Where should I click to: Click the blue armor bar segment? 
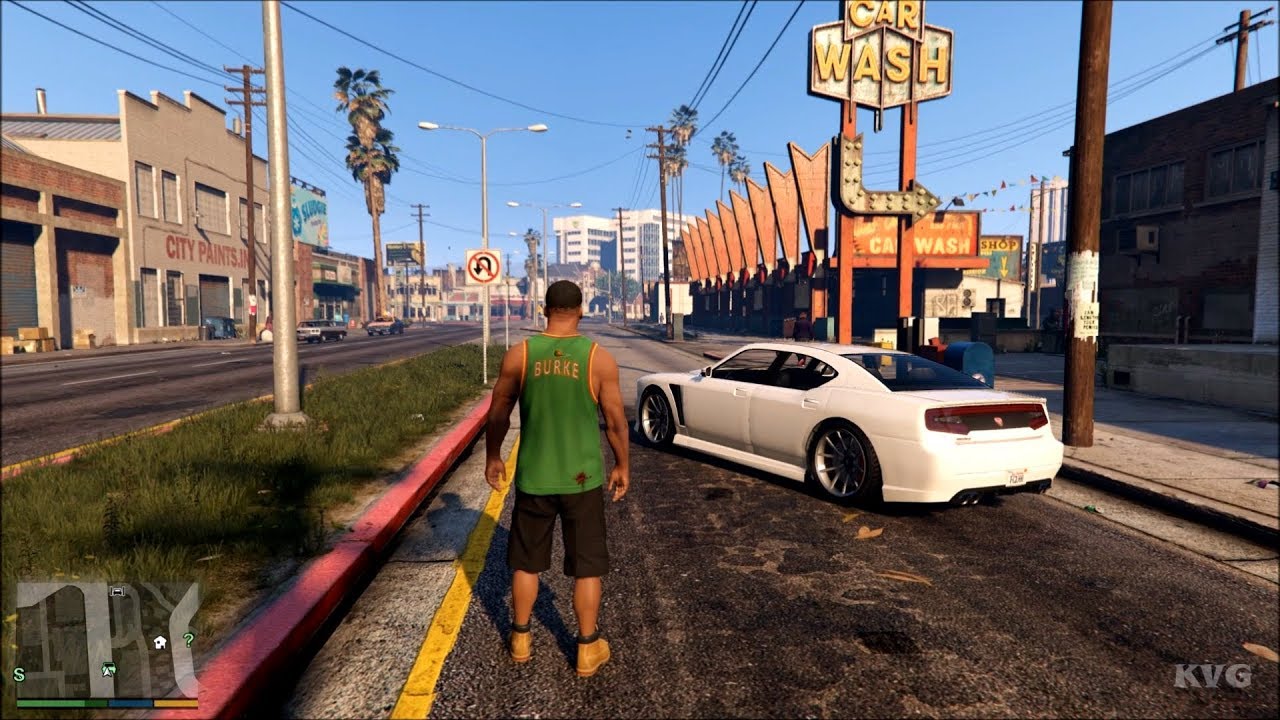click(x=130, y=703)
